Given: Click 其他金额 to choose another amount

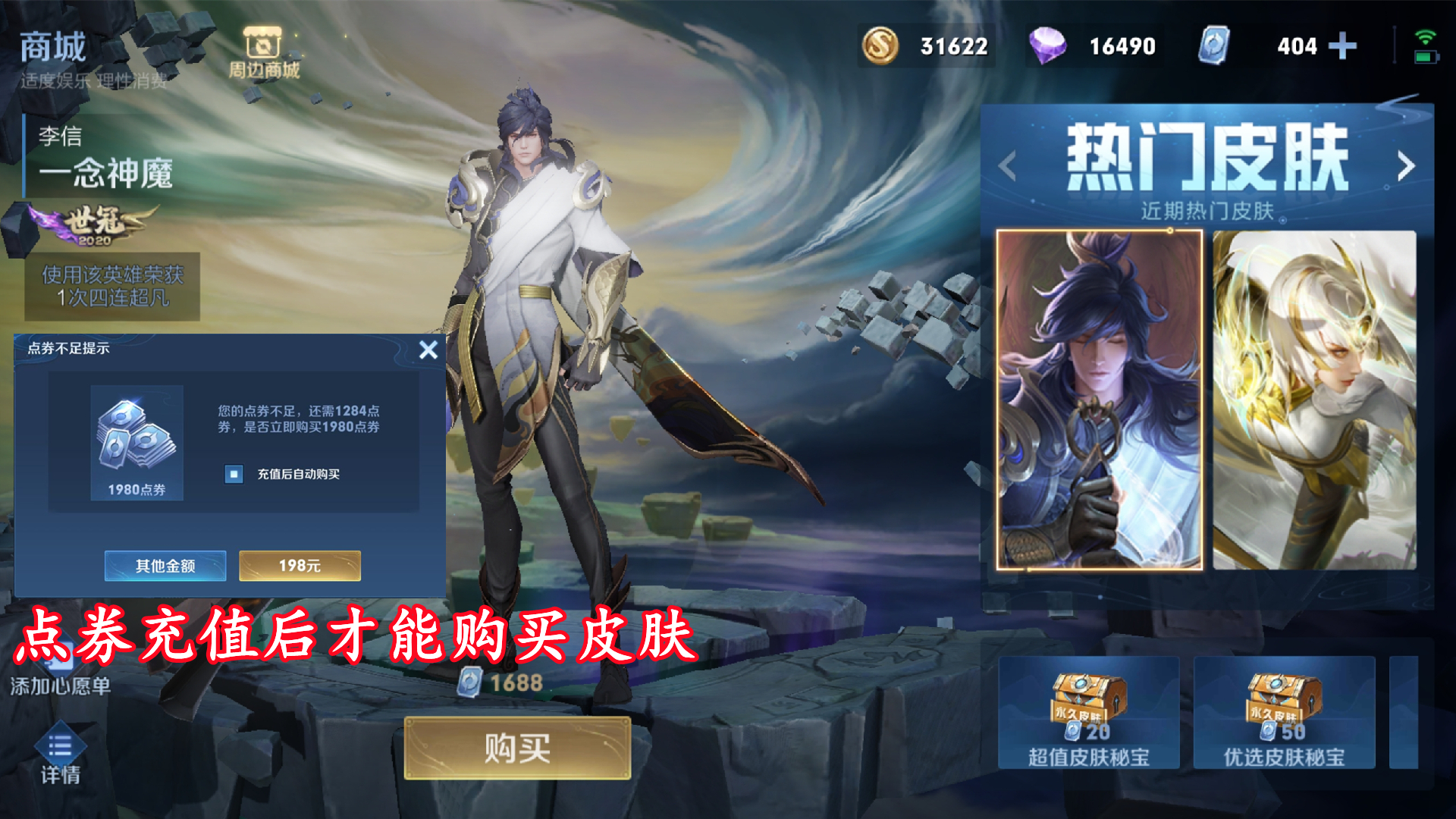Looking at the screenshot, I should pos(165,566).
